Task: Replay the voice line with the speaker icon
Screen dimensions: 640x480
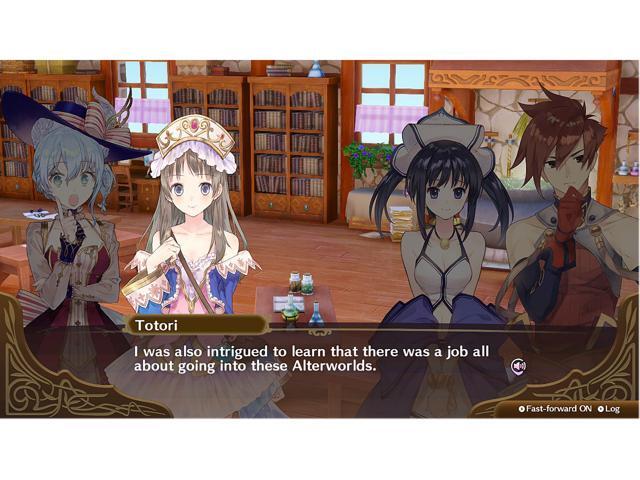Action: pyautogui.click(x=518, y=366)
